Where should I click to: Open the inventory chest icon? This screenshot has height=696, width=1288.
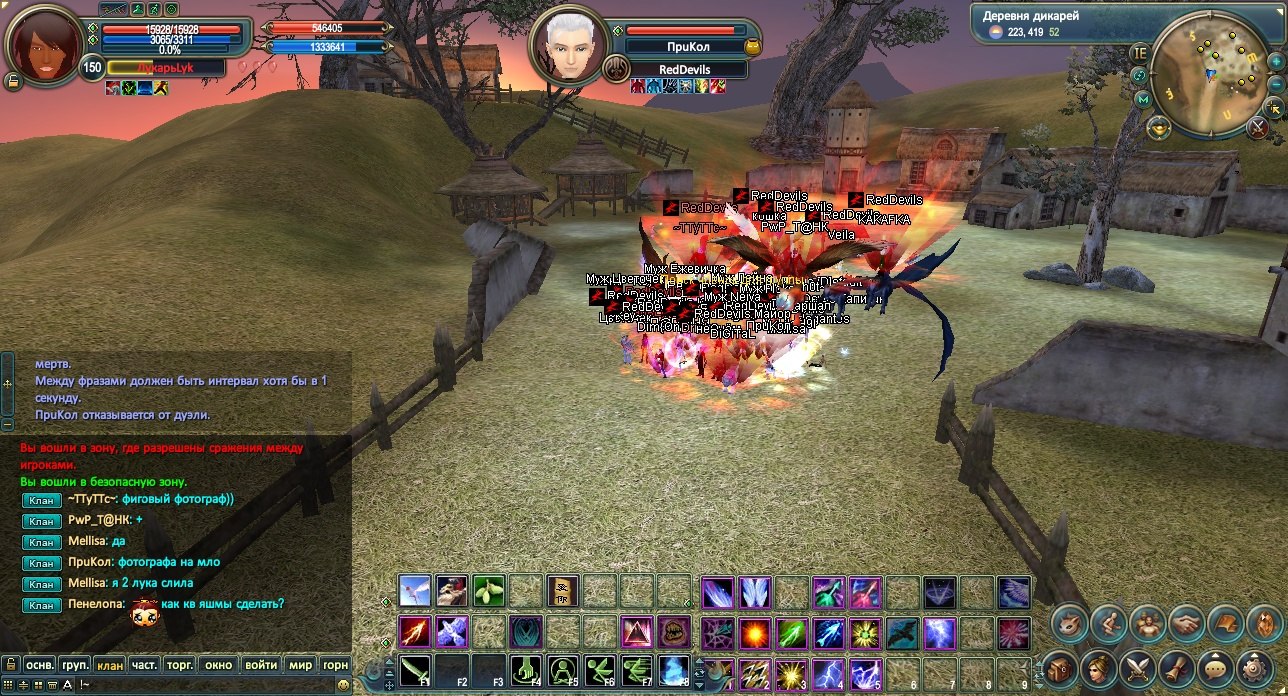point(1061,666)
